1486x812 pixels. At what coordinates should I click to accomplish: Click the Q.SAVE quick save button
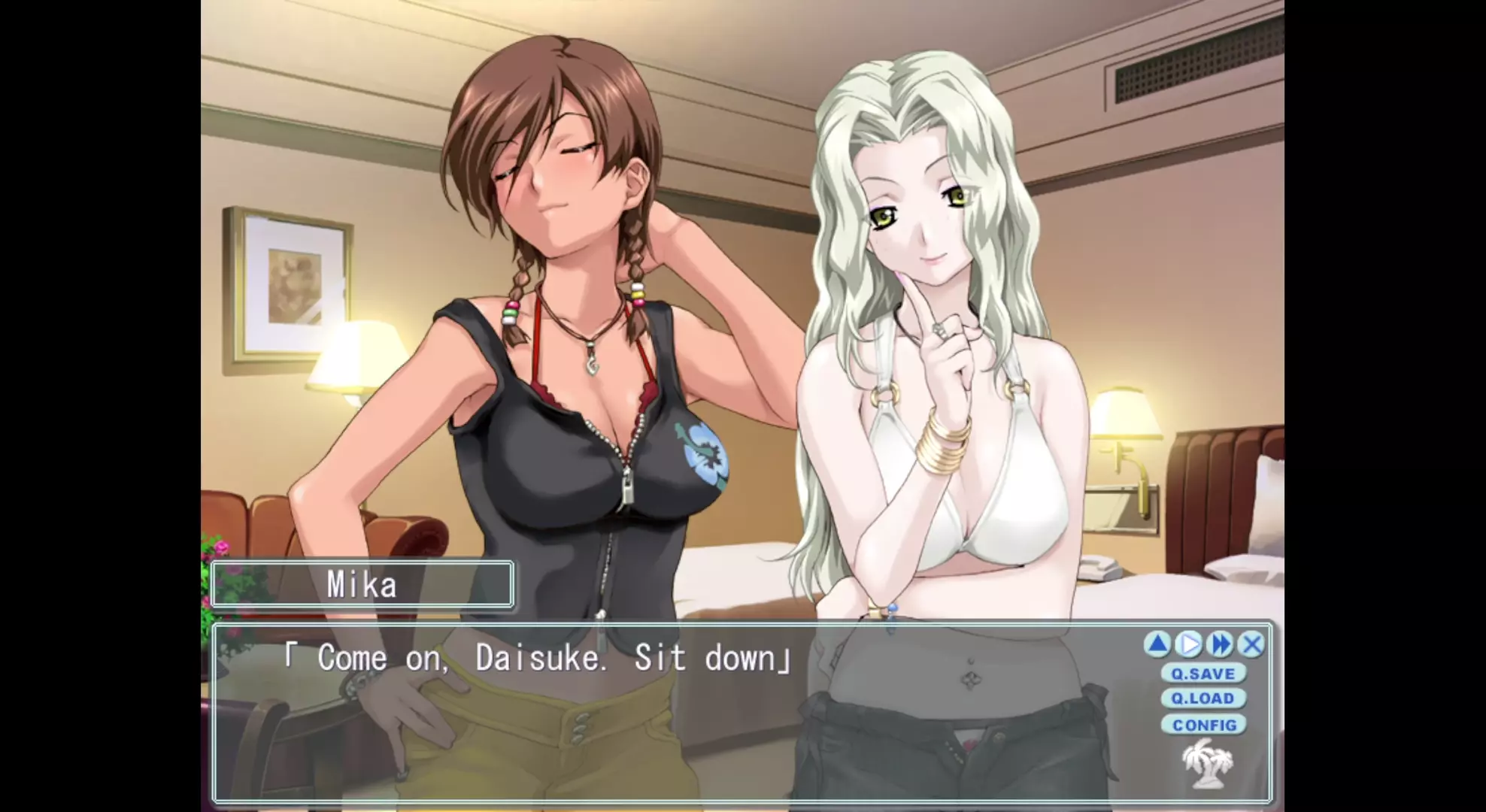coord(1203,674)
